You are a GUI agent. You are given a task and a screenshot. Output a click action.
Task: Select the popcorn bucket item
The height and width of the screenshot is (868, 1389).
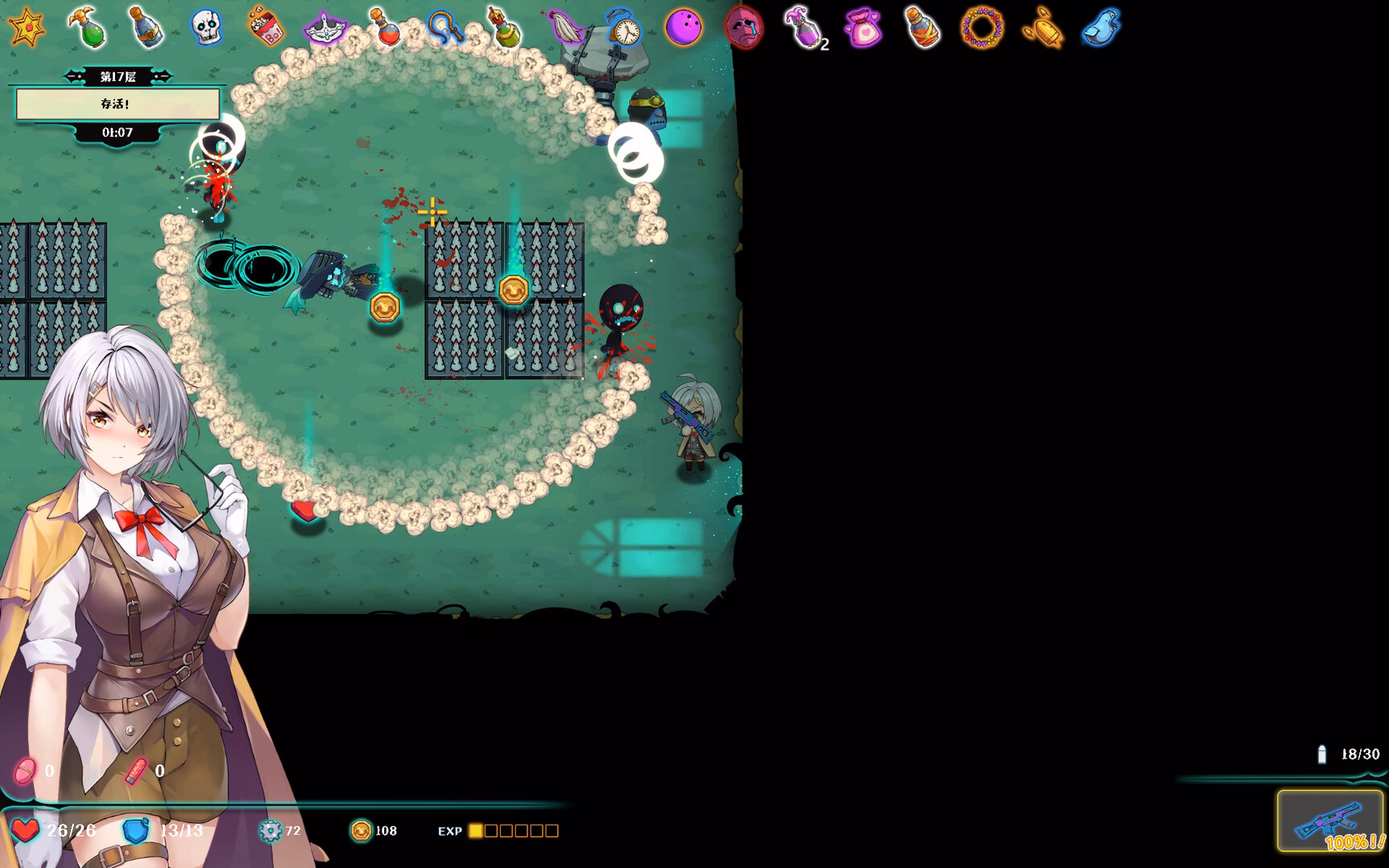pos(265,27)
